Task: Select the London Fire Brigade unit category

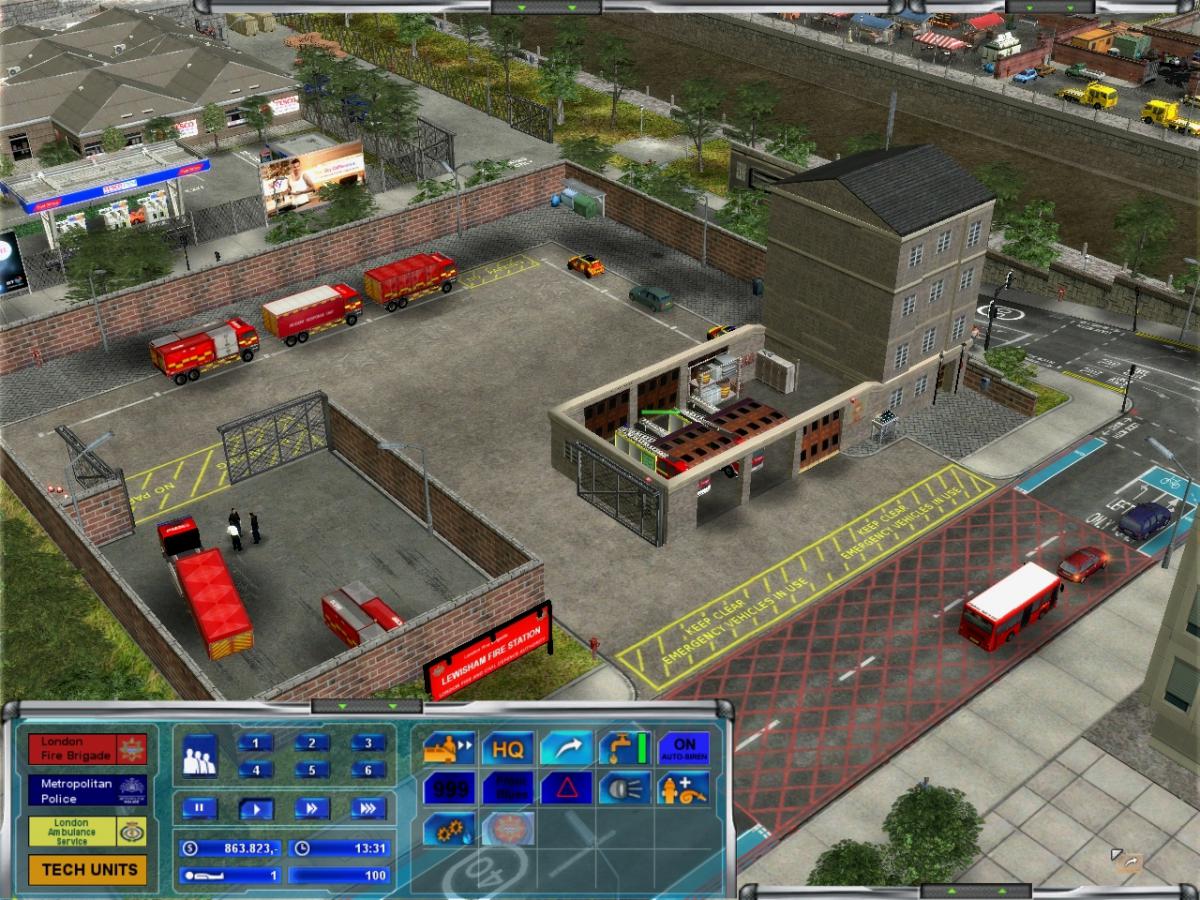Action: (88, 749)
